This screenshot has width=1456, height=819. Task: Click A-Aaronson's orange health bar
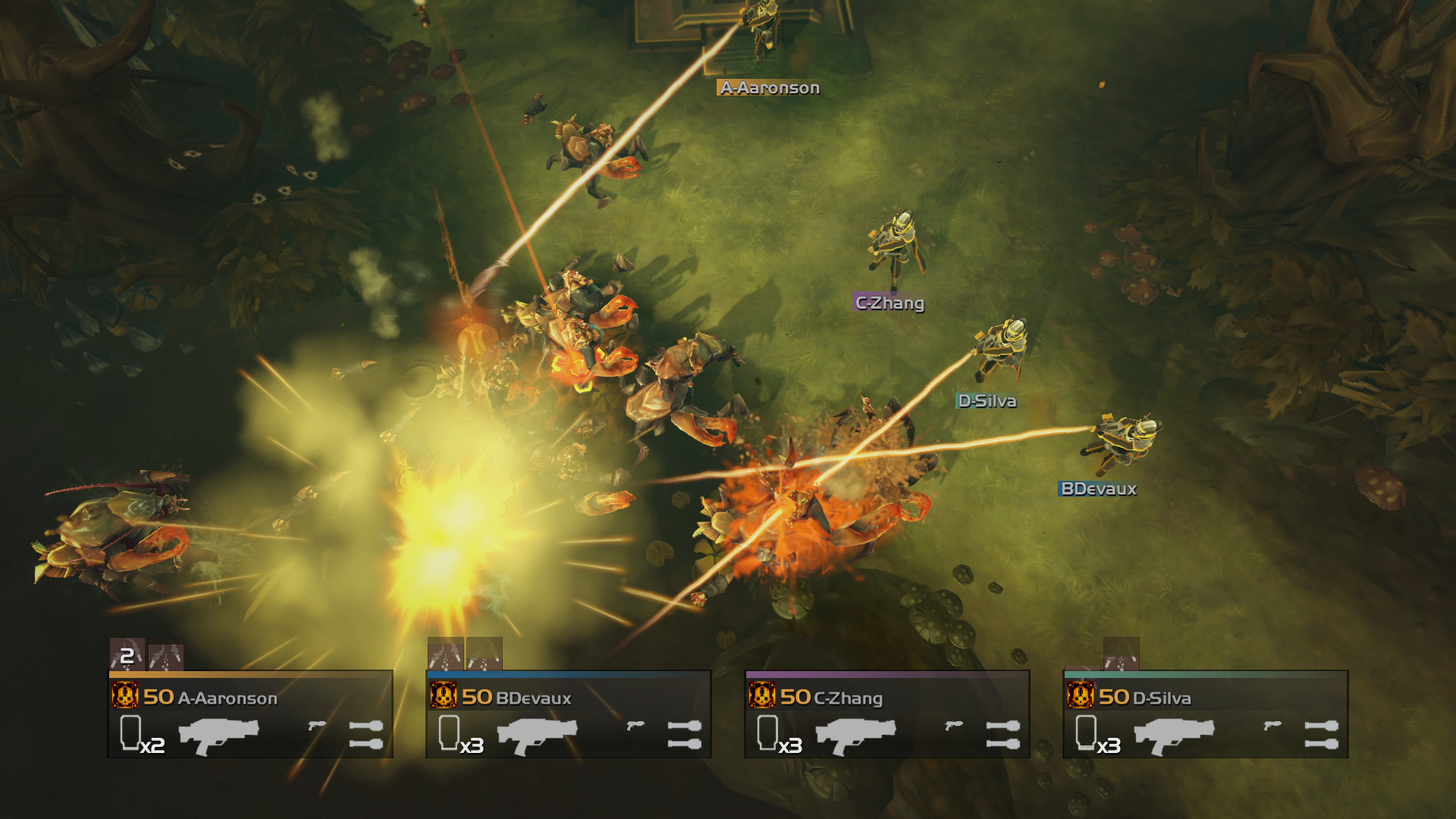pyautogui.click(x=250, y=673)
